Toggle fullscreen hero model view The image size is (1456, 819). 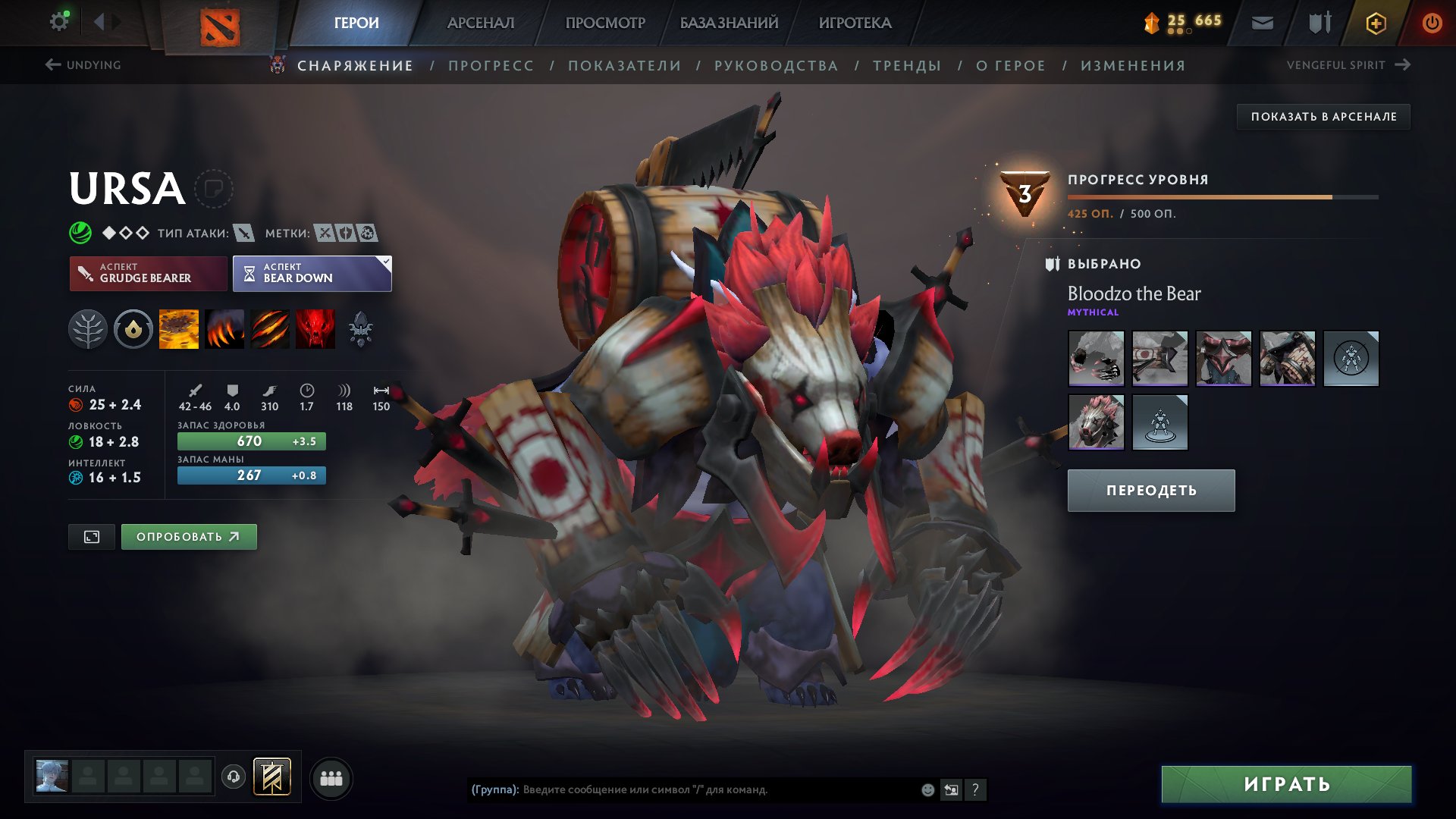[x=92, y=537]
